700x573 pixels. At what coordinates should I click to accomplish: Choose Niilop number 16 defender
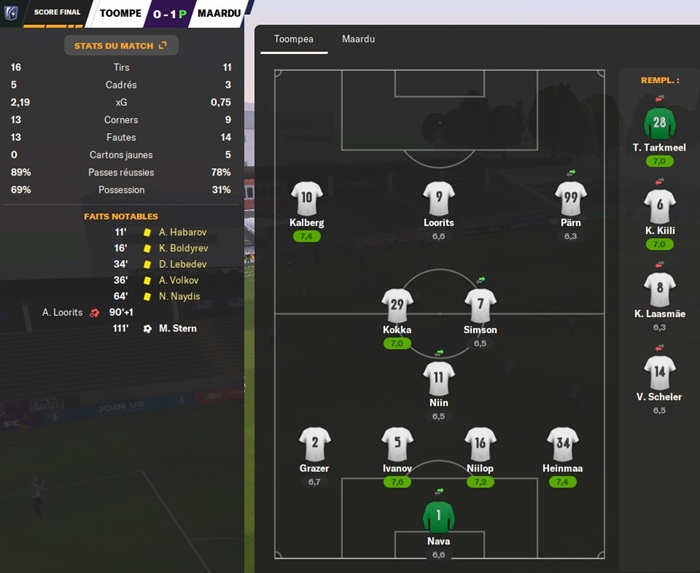coord(480,442)
